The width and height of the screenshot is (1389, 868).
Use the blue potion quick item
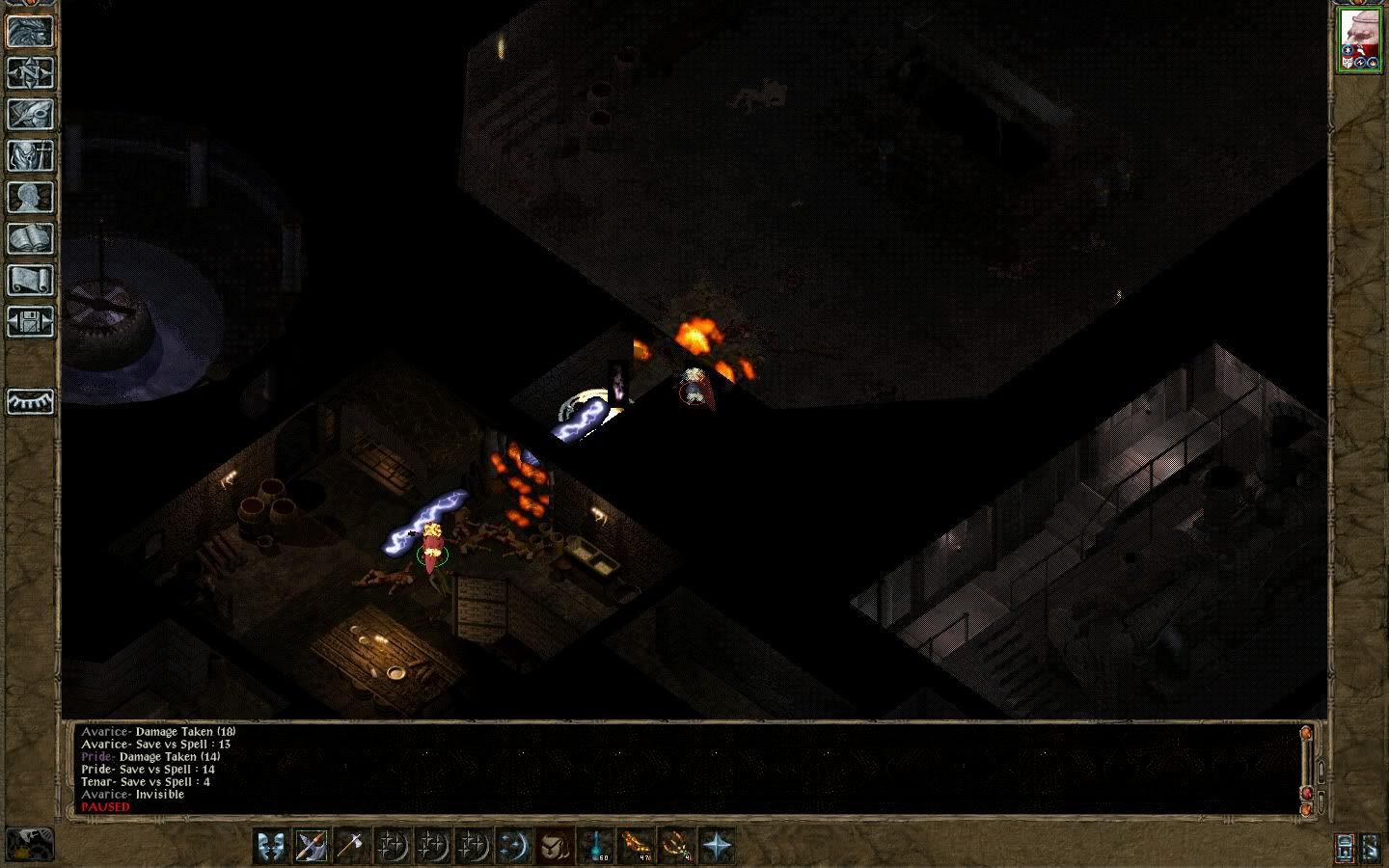pos(595,846)
